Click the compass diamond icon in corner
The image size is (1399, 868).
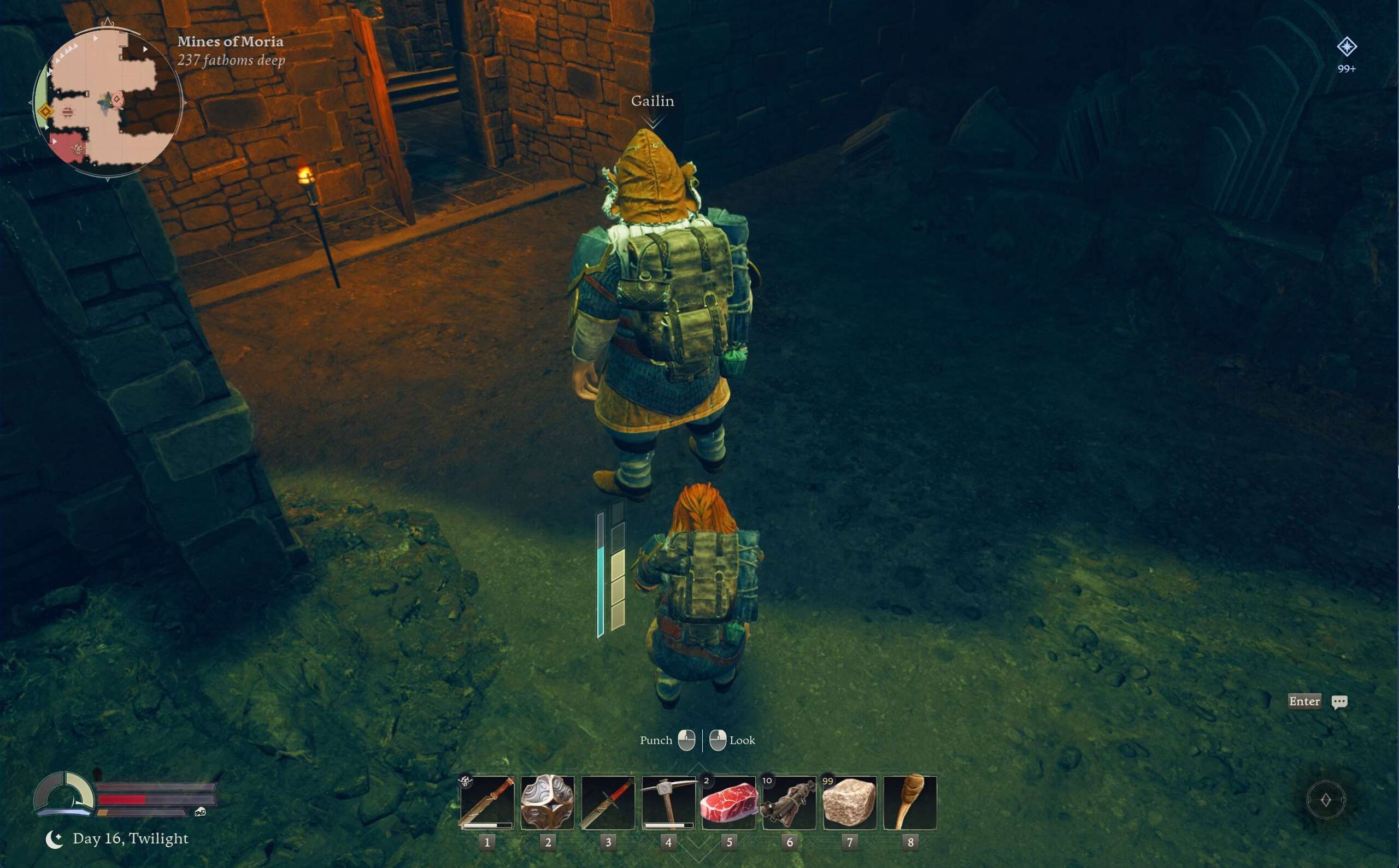(x=1325, y=800)
